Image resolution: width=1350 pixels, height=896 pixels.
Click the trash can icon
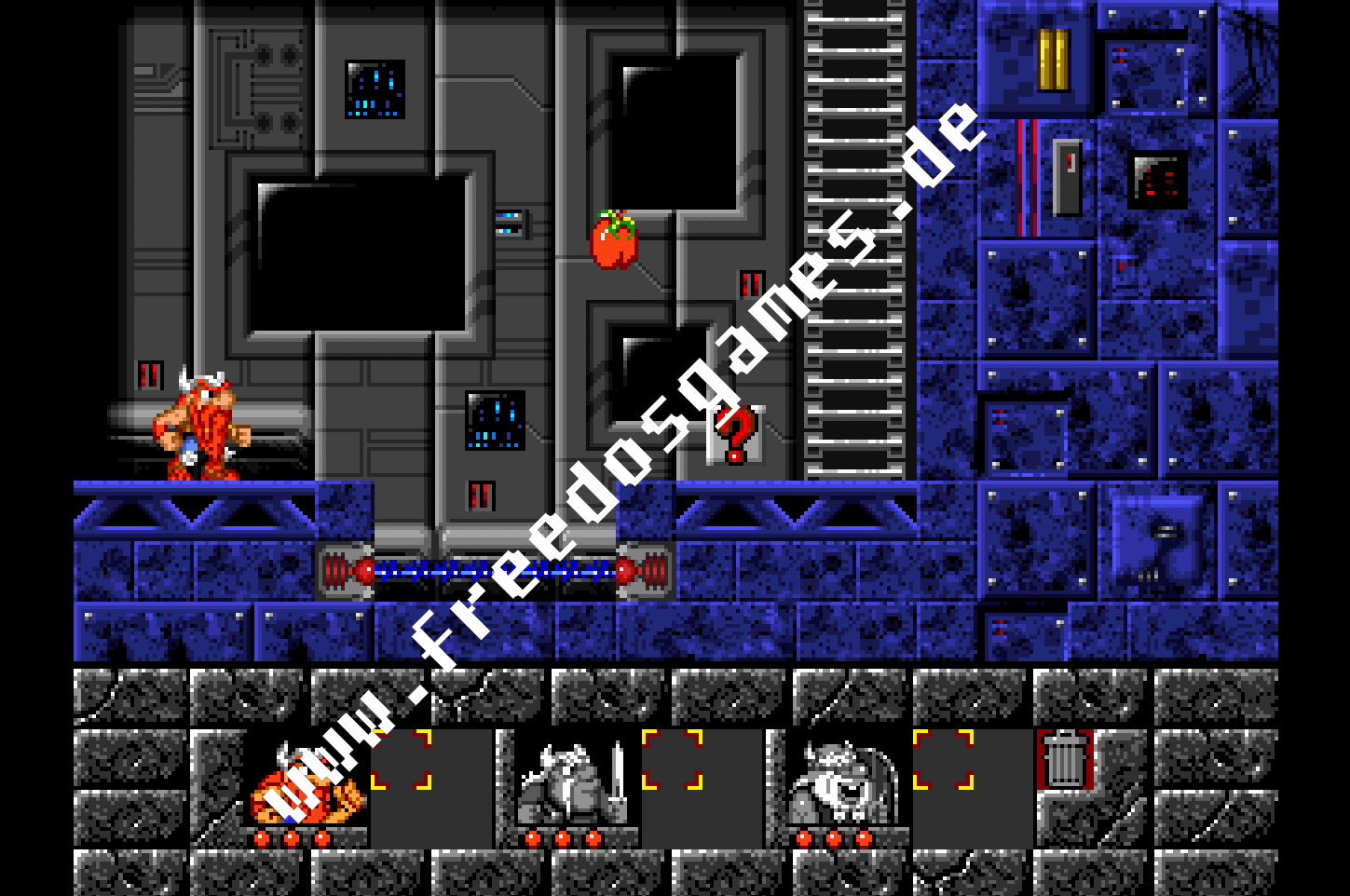tap(1064, 759)
